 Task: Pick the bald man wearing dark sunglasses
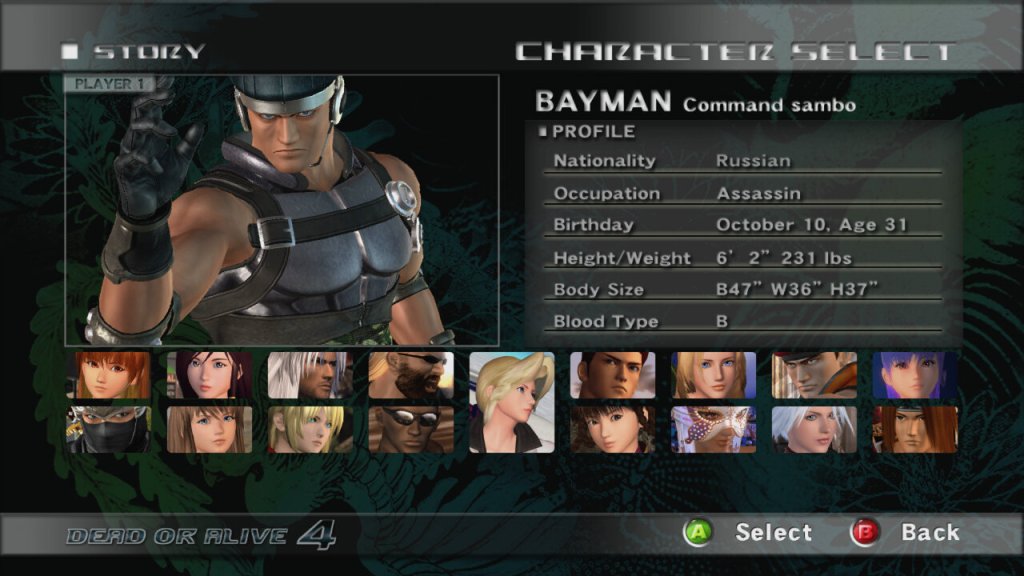click(x=411, y=429)
